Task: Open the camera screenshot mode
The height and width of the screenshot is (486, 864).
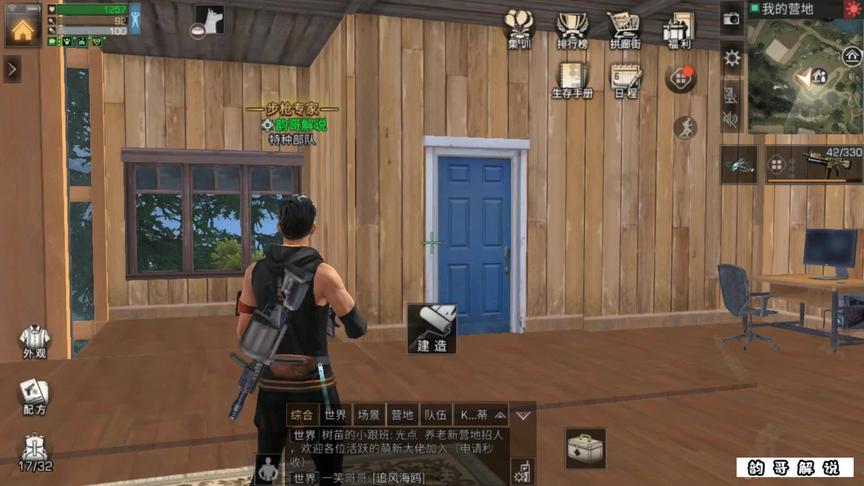Action: point(731,18)
